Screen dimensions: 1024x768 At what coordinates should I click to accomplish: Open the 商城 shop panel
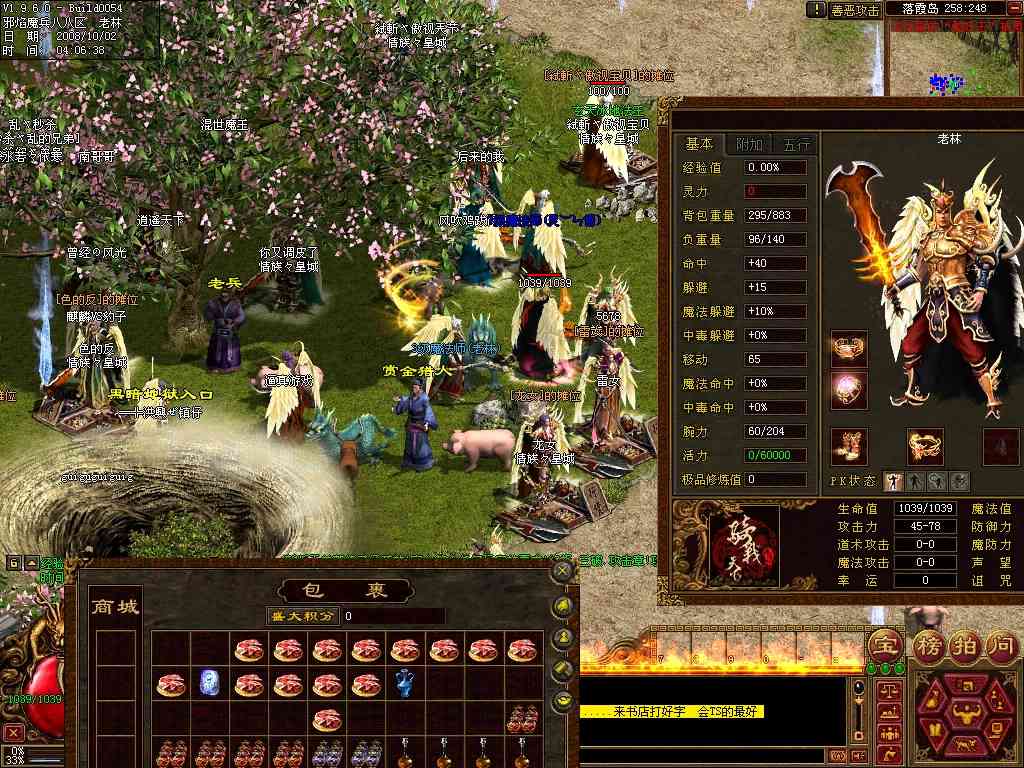click(x=115, y=607)
